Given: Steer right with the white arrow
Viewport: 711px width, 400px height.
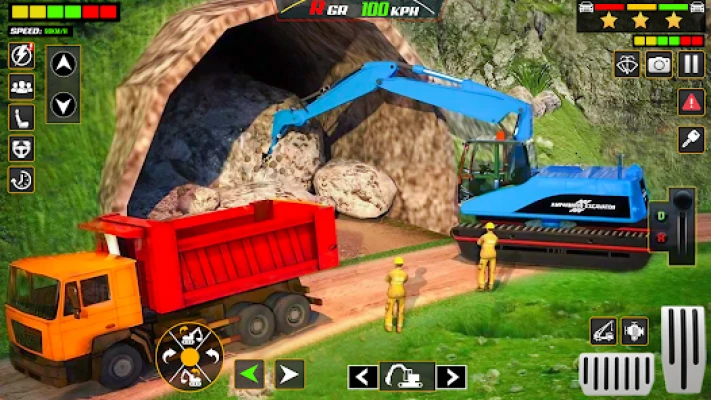Looking at the screenshot, I should (x=289, y=374).
